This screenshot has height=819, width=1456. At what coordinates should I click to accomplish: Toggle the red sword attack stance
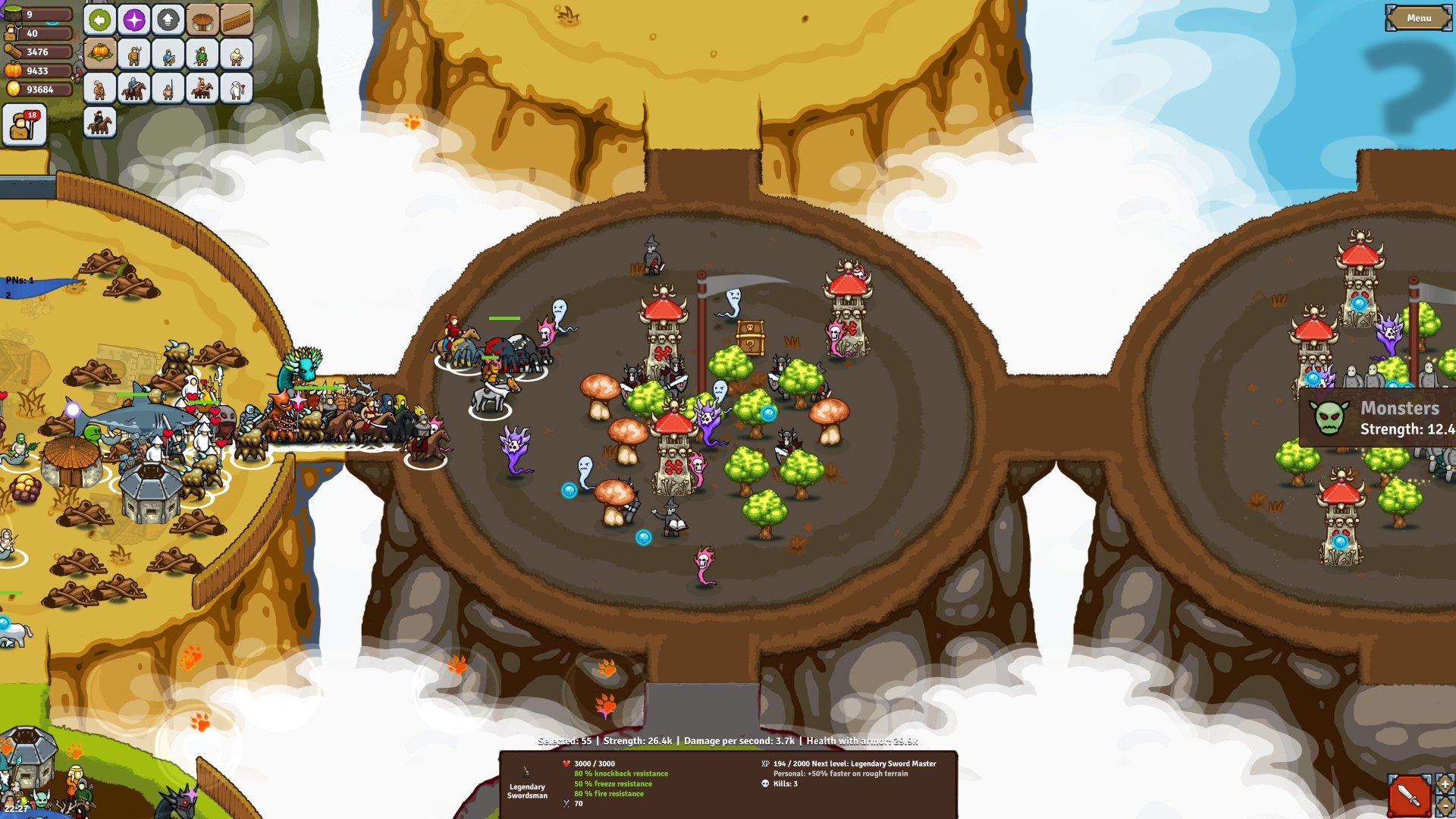point(1409,795)
